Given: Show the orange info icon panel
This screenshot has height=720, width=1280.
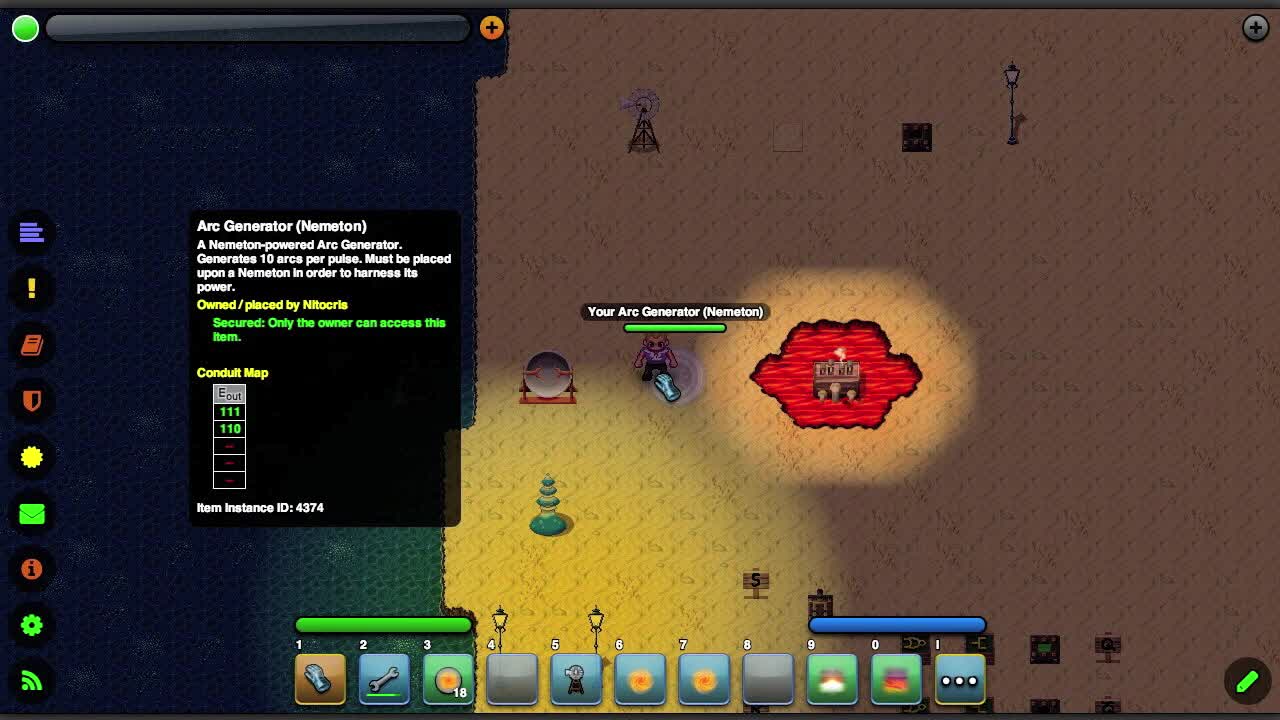Looking at the screenshot, I should tap(32, 569).
